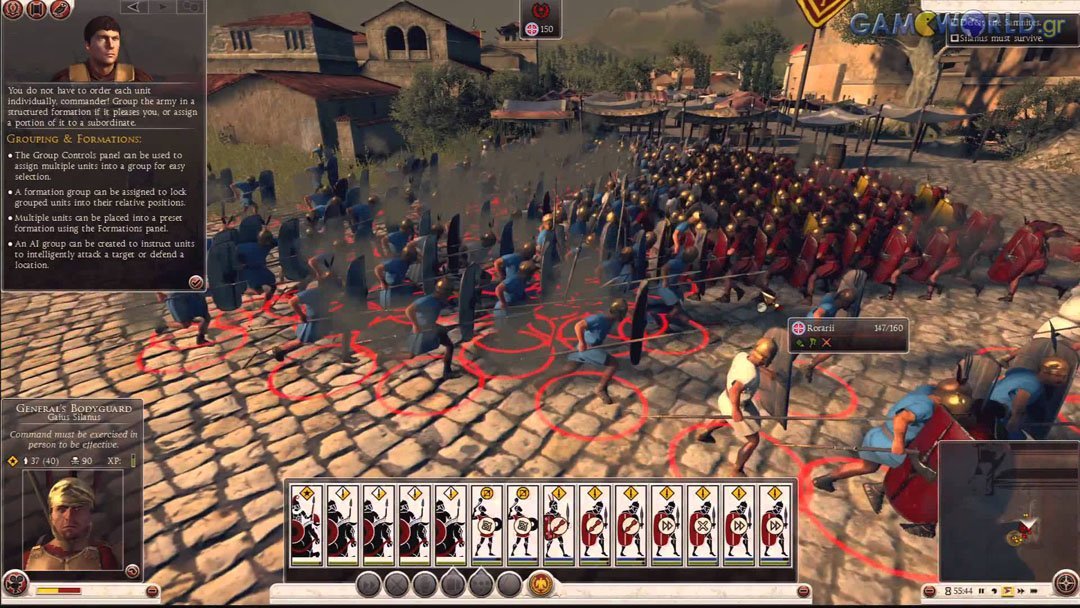
Task: Collapse the unit cards panel with the minus button
Action: [803, 591]
